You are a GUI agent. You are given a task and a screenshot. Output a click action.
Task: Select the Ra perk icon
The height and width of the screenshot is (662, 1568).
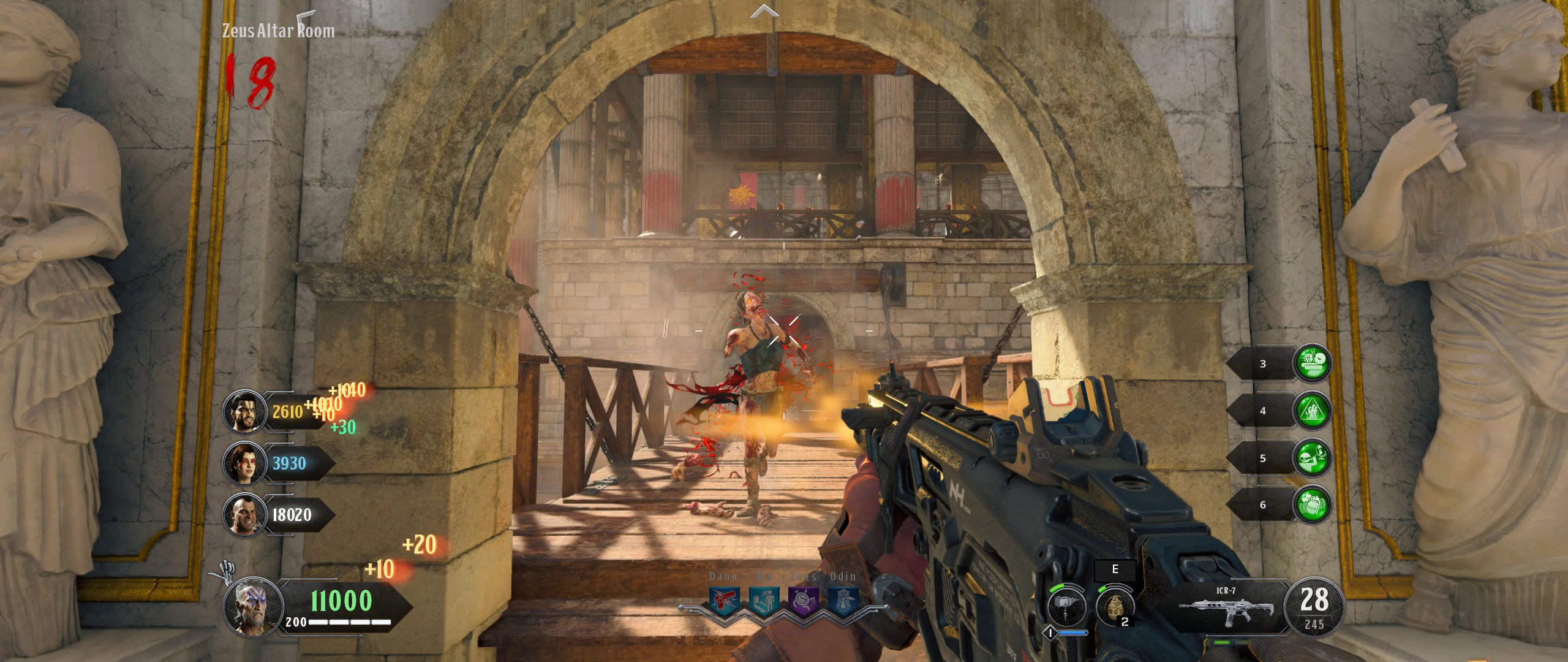pos(764,601)
